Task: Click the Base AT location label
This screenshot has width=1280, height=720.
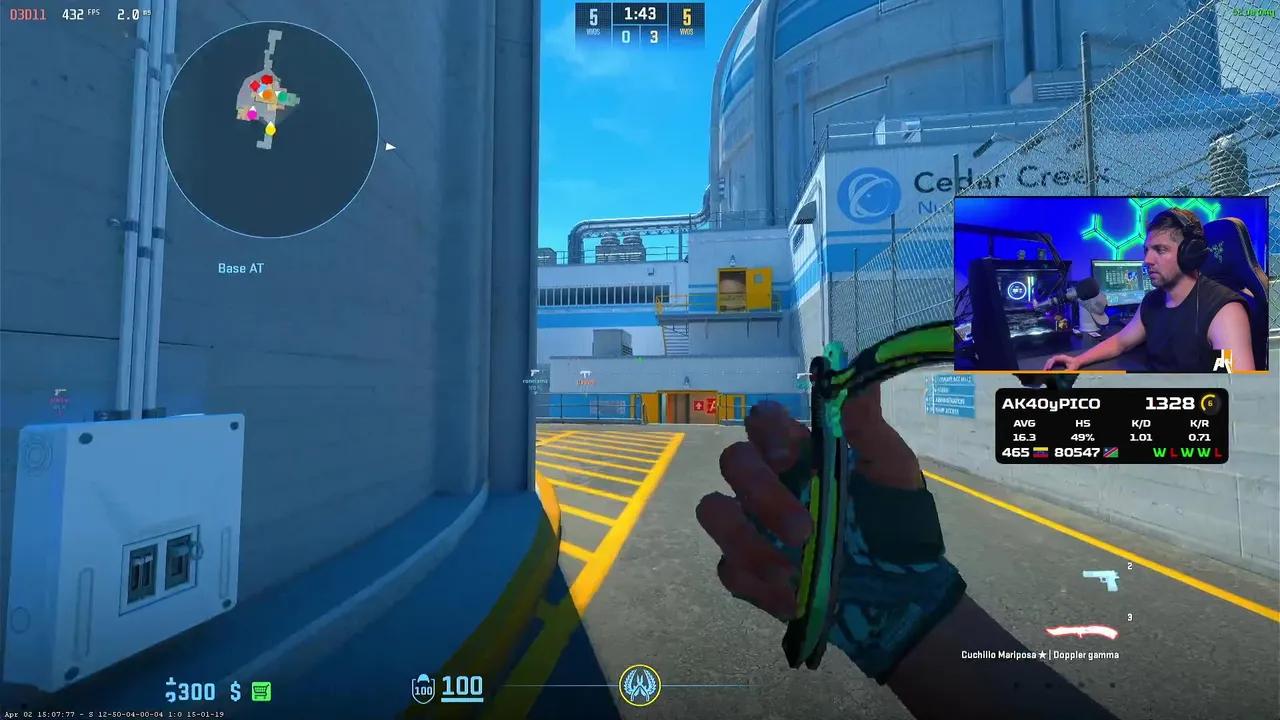Action: (x=240, y=268)
